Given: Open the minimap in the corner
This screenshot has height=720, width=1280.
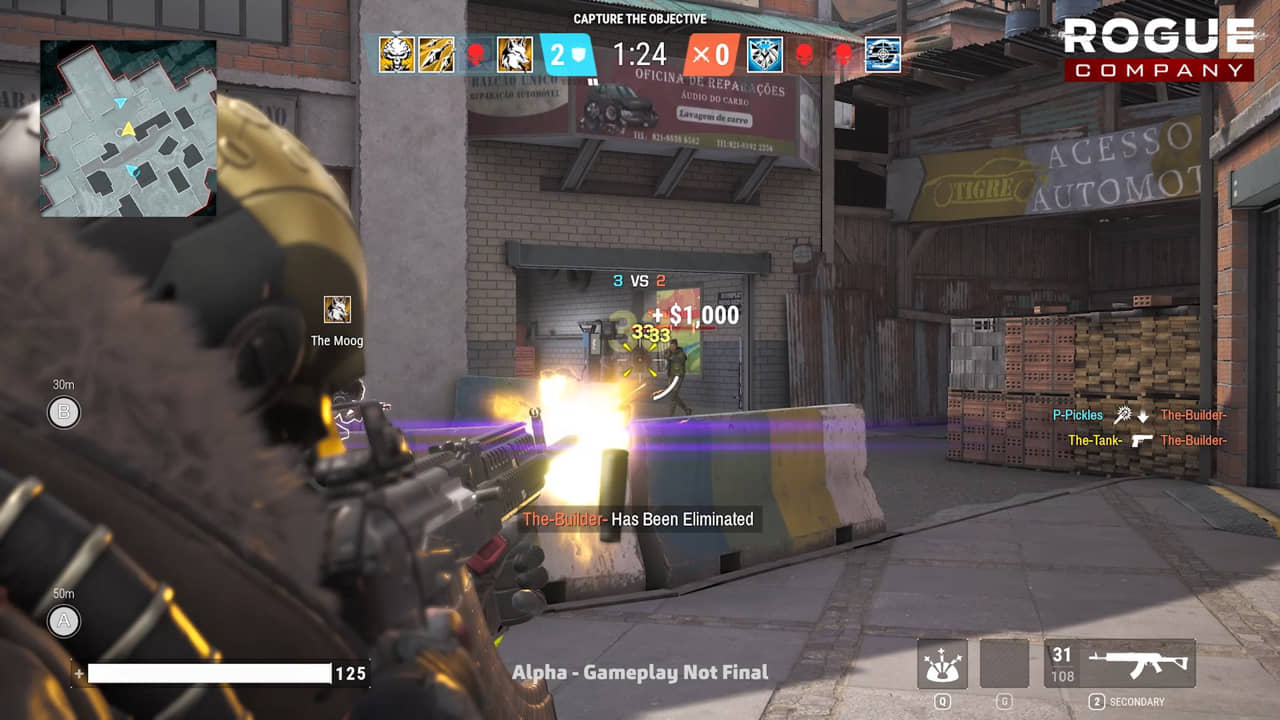Looking at the screenshot, I should [128, 128].
